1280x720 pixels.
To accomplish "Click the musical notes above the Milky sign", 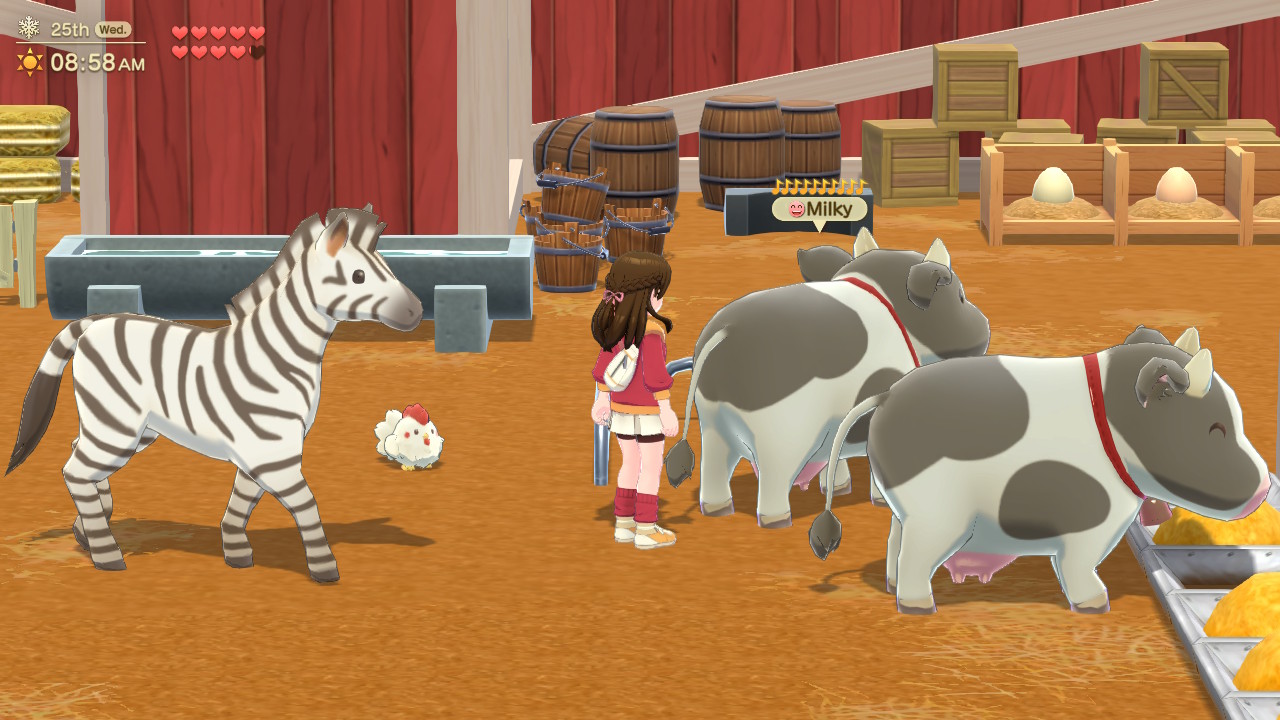I will 818,187.
